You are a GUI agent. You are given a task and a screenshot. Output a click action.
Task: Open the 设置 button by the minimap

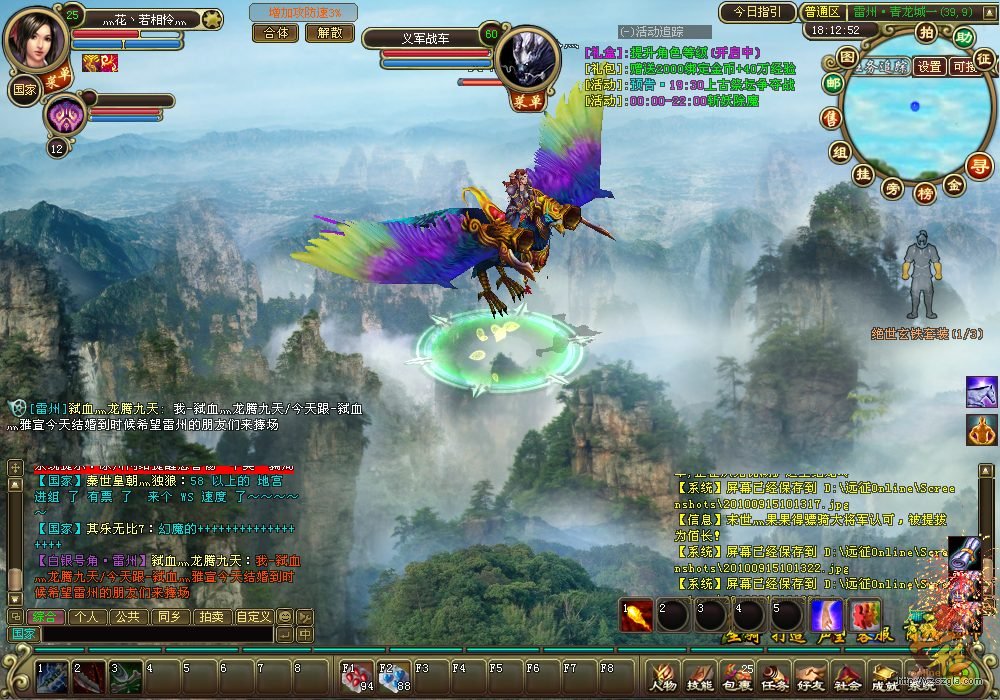pos(930,66)
